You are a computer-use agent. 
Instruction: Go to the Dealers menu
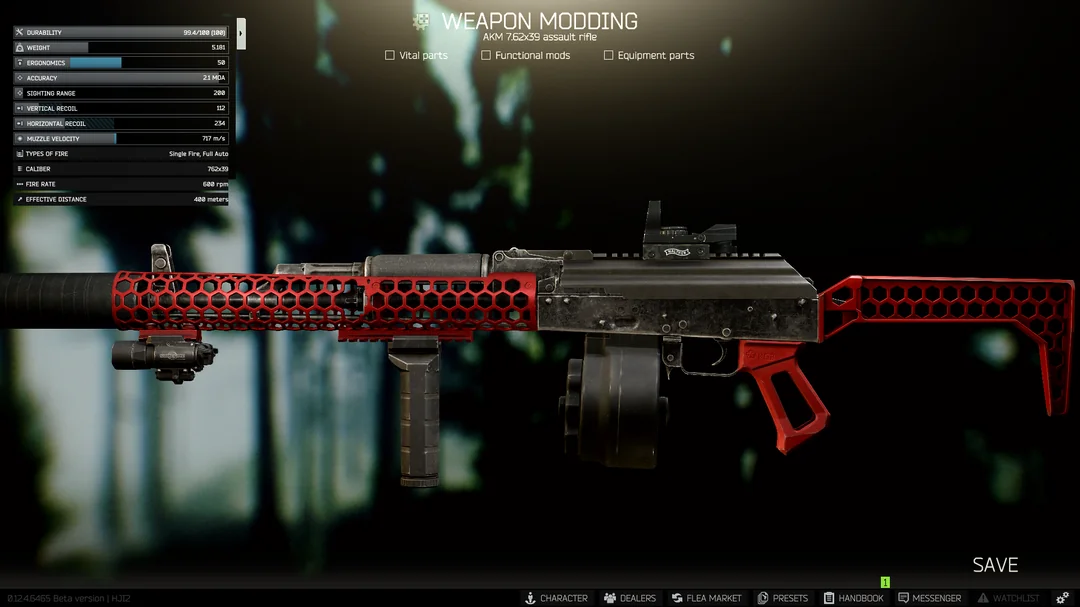click(x=630, y=598)
